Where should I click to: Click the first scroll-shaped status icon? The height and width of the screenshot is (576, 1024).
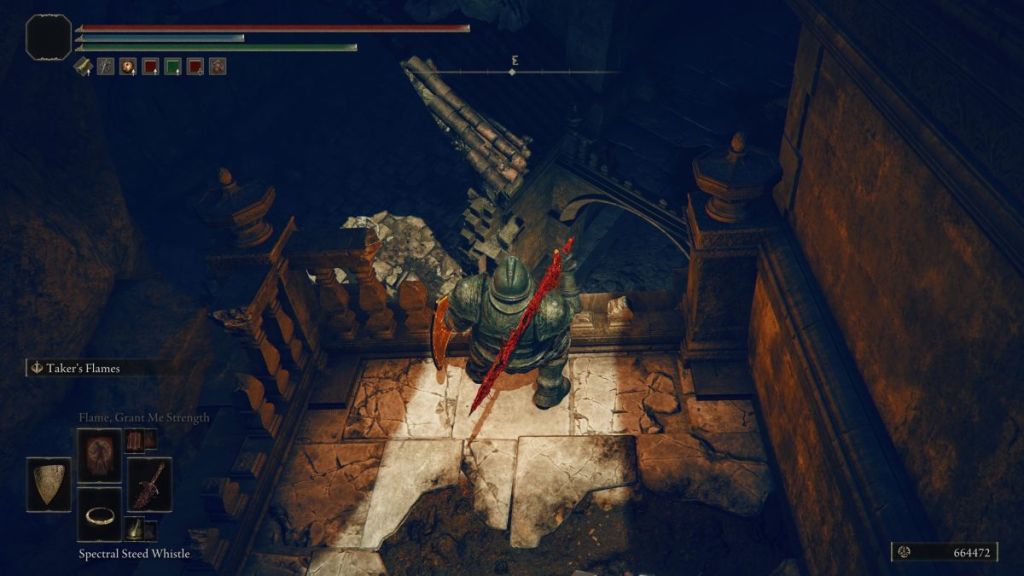(x=84, y=67)
